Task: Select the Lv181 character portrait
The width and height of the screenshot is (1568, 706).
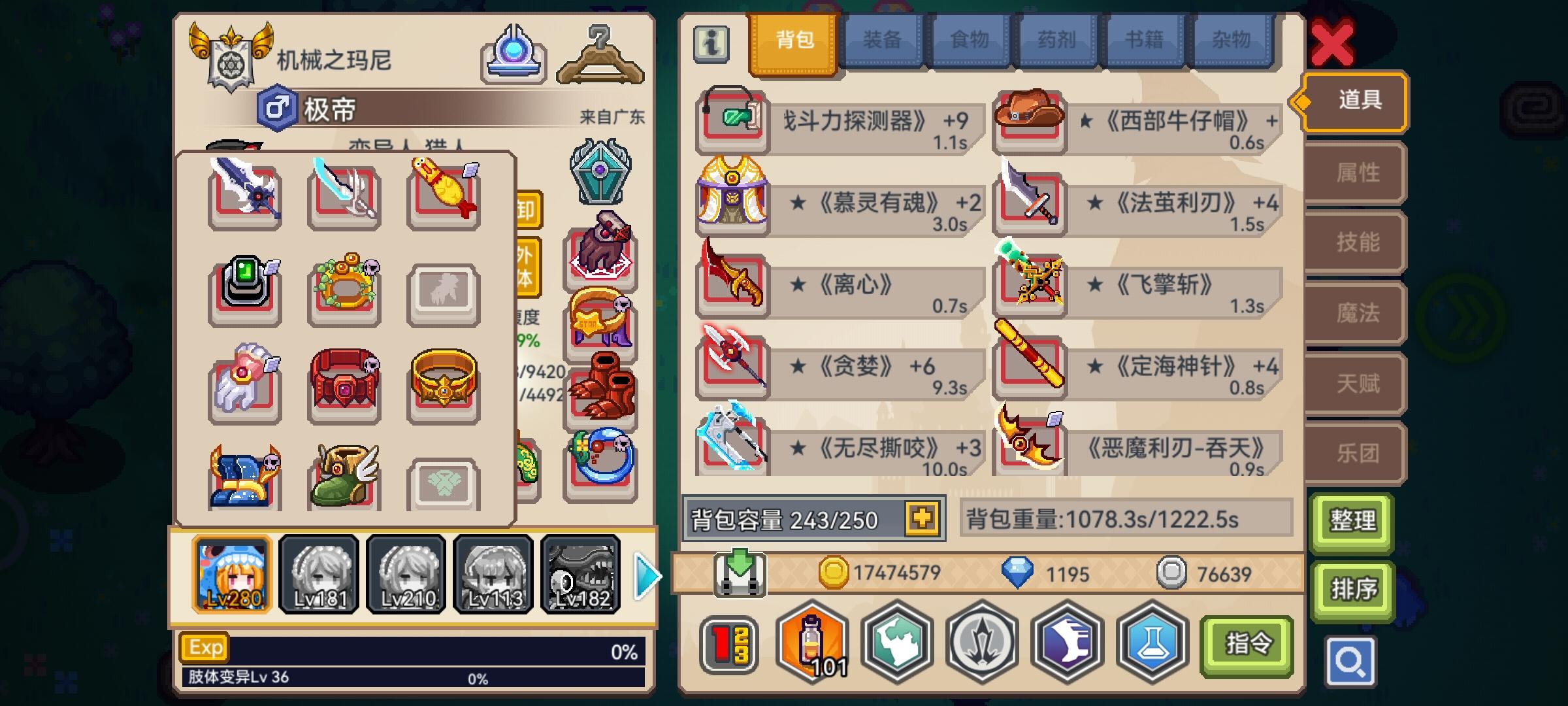Action: [x=319, y=574]
